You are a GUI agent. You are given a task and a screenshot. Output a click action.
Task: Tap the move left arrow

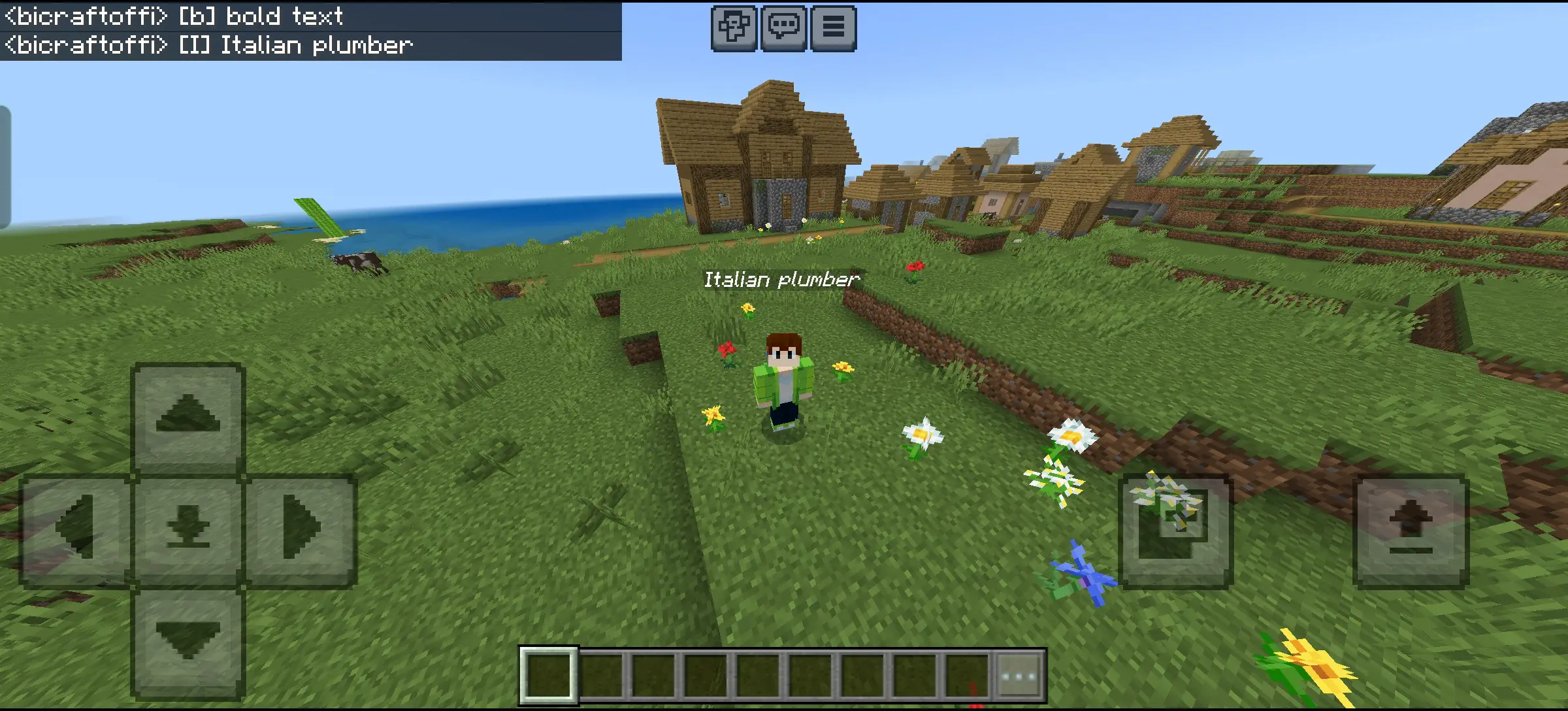tap(76, 528)
